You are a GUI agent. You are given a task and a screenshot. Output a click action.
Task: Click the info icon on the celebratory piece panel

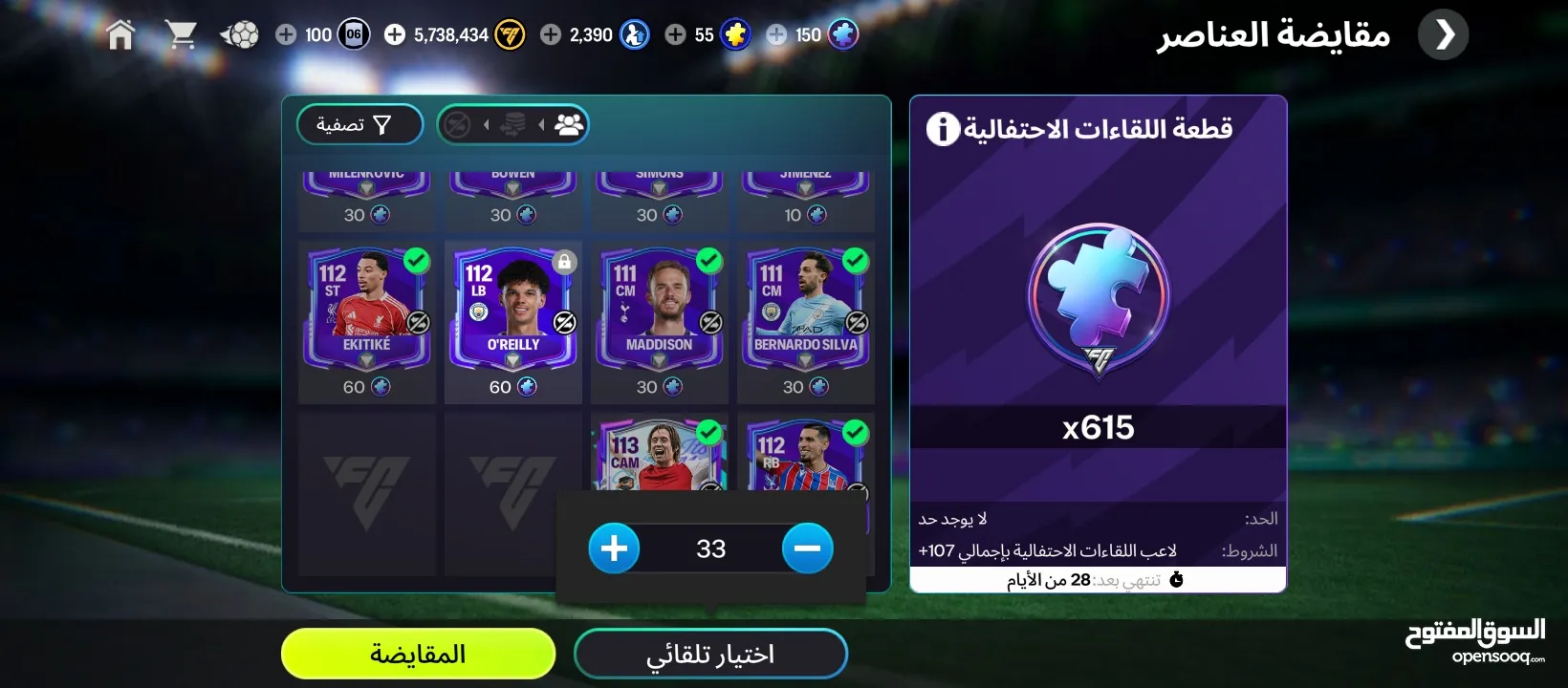coord(943,129)
